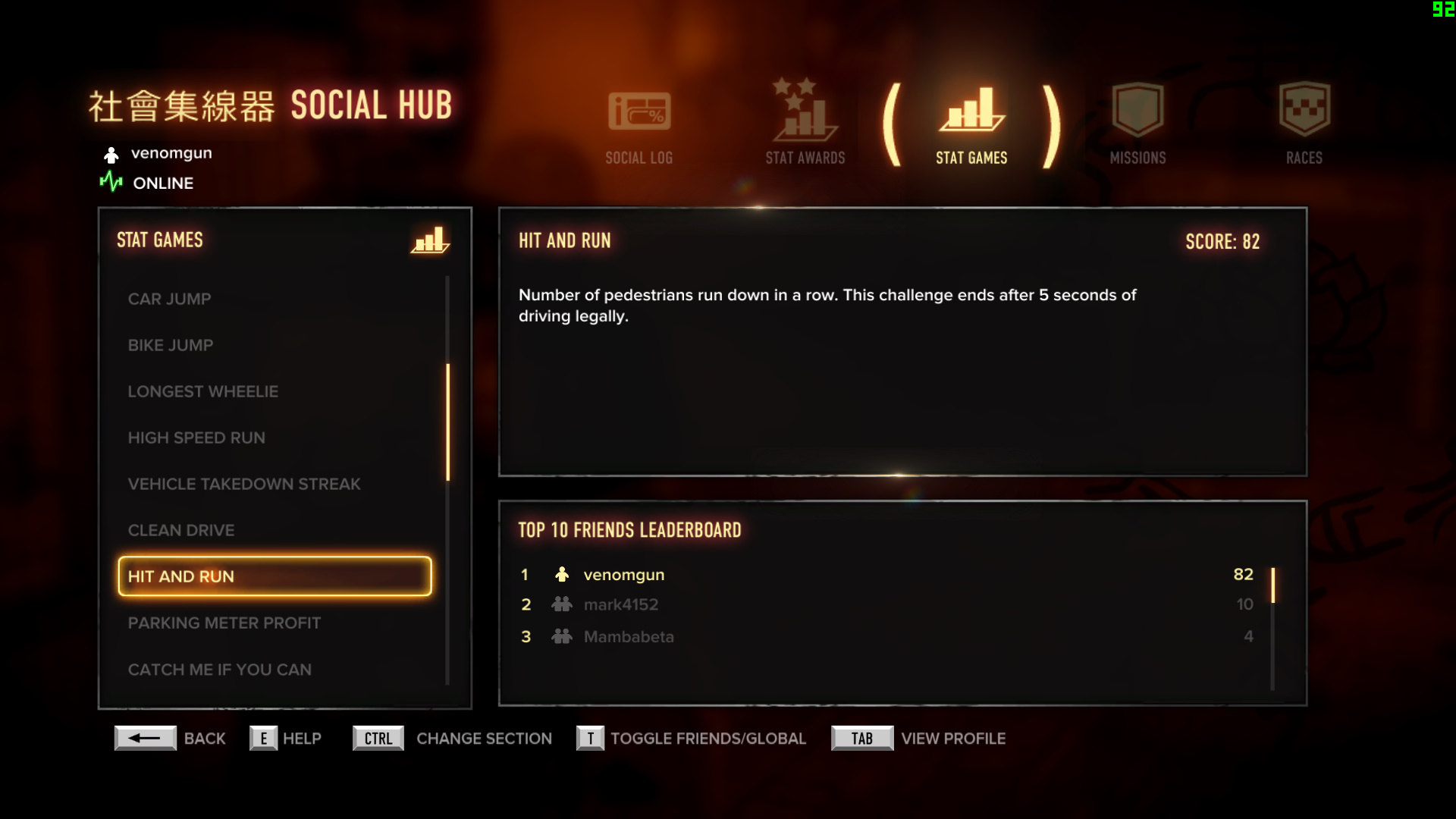Pick the High Speed Run challenge

pyautogui.click(x=196, y=438)
